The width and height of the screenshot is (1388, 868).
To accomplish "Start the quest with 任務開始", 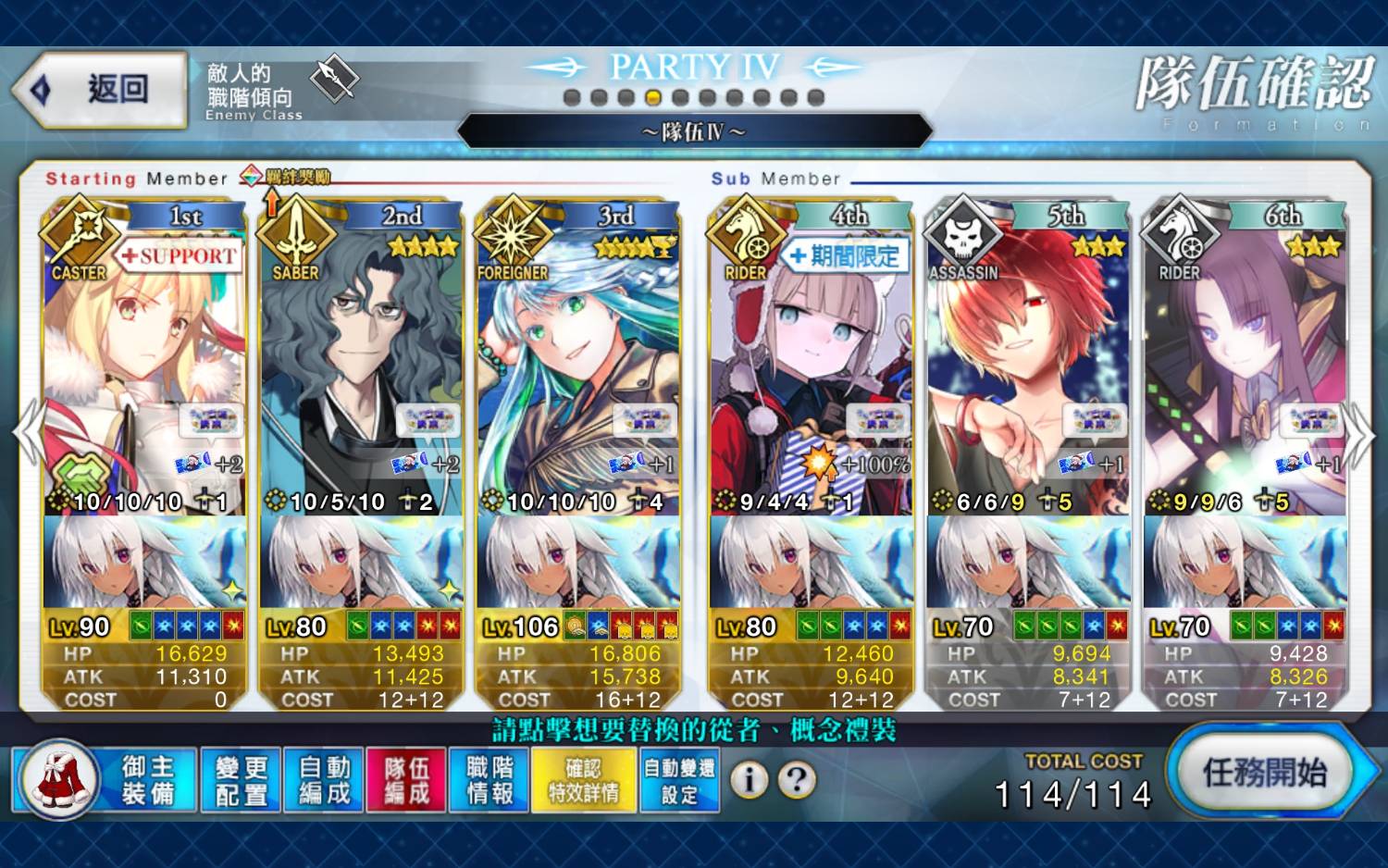I will [1264, 772].
